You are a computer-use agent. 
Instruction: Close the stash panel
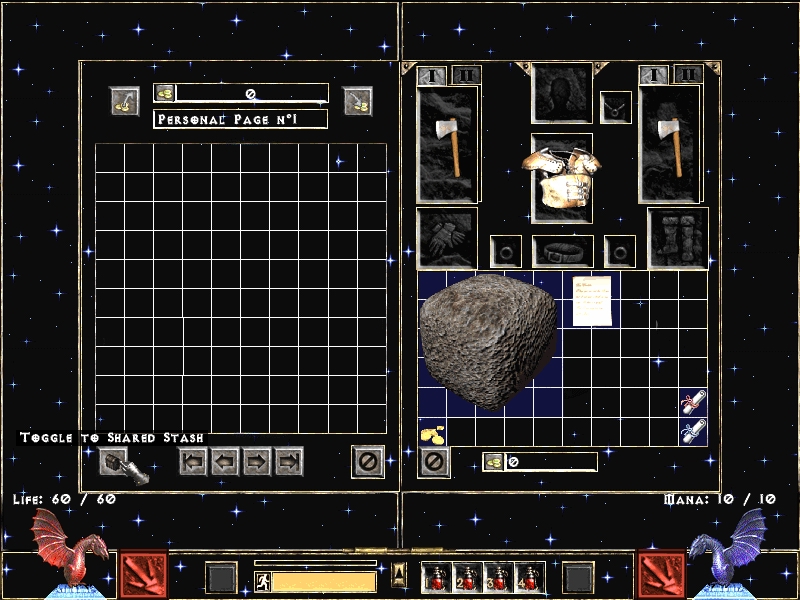(x=367, y=462)
